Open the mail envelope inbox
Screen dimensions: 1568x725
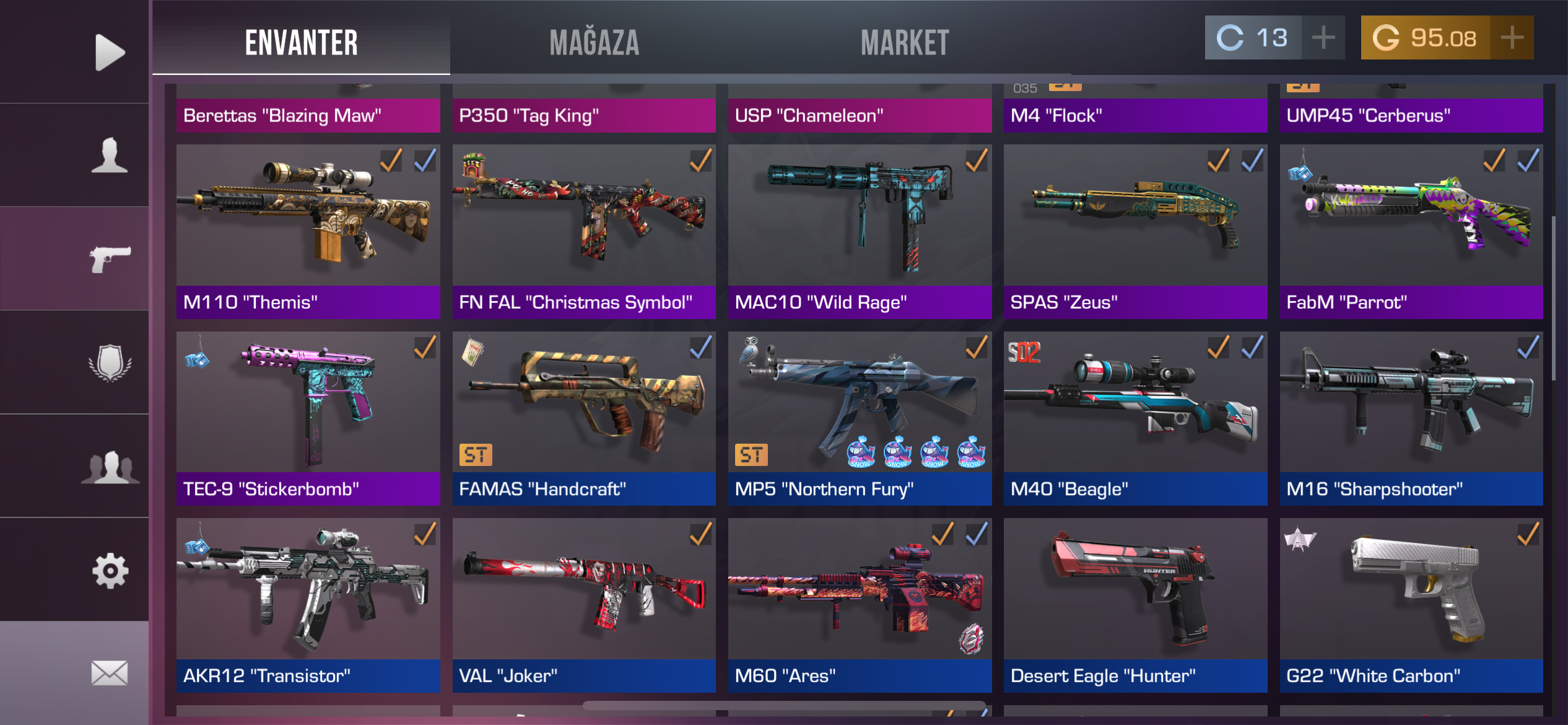[110, 673]
